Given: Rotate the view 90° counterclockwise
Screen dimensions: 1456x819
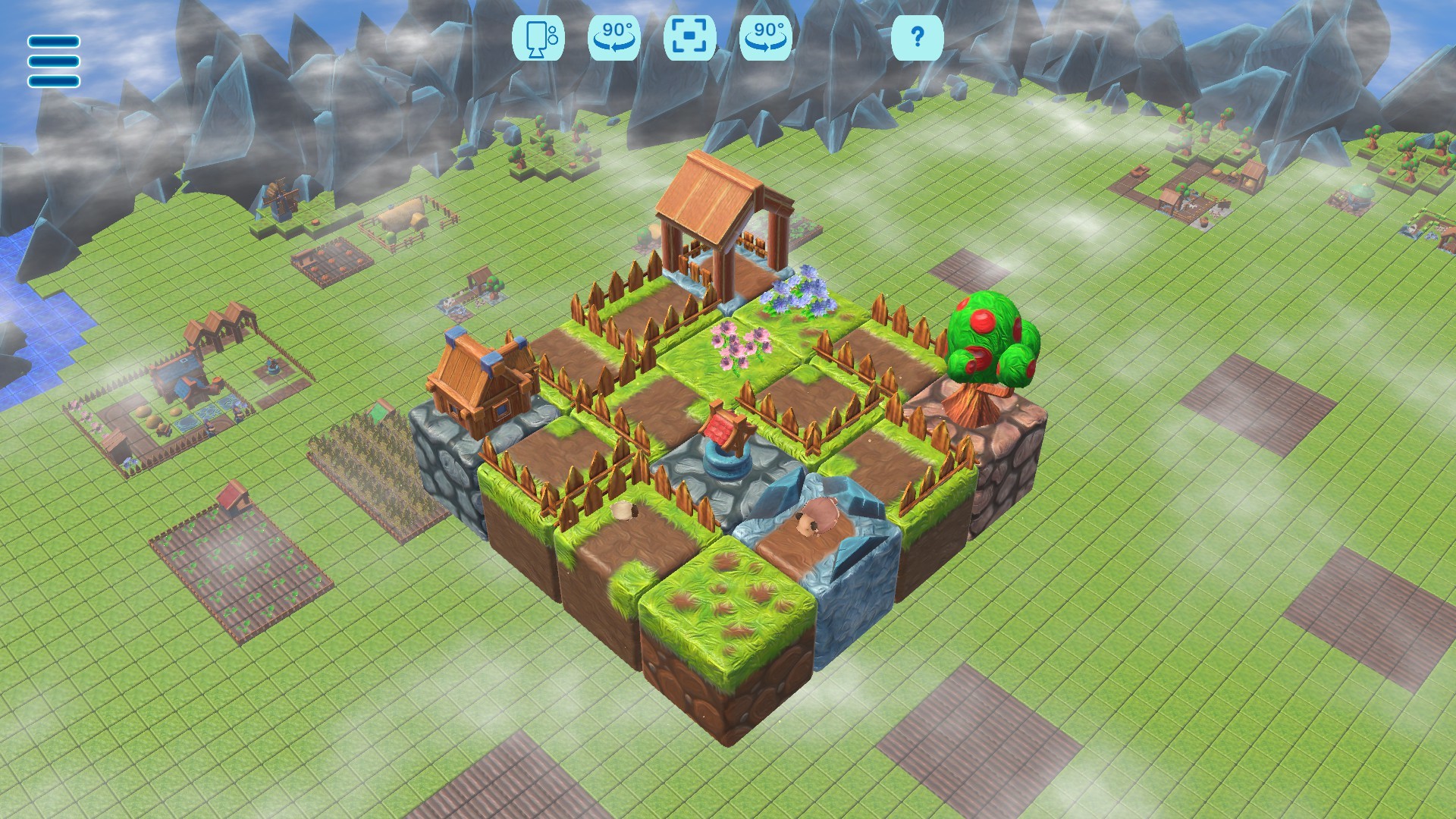Looking at the screenshot, I should (616, 39).
